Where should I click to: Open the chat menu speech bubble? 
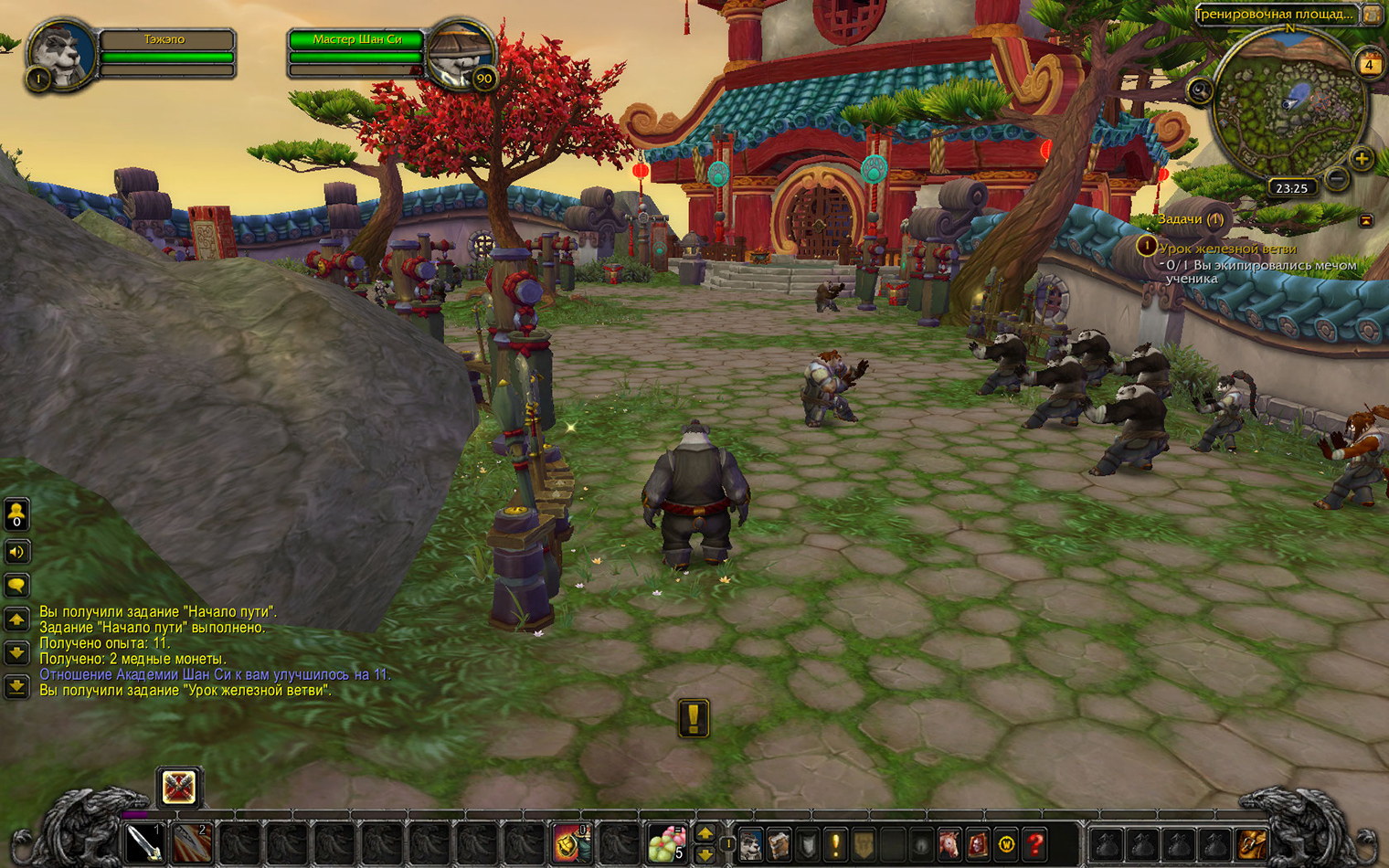[16, 585]
